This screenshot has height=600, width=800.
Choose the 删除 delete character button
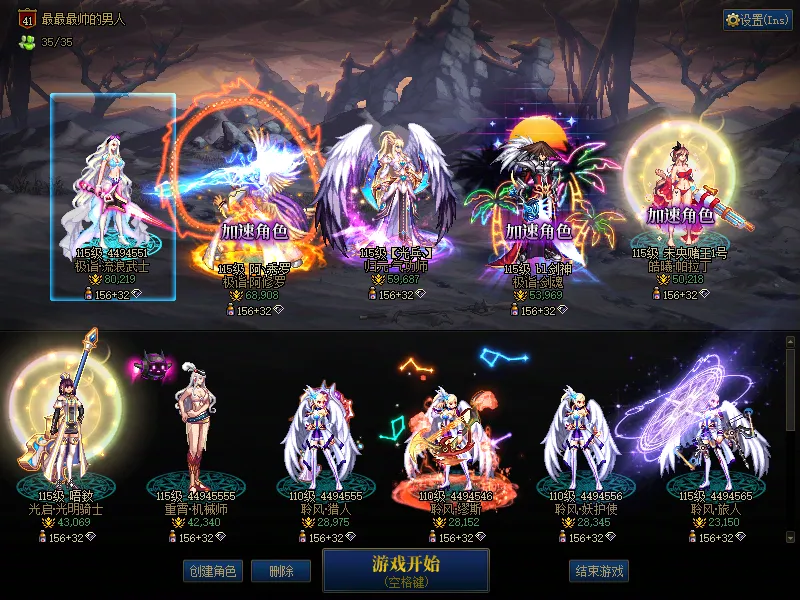(281, 572)
